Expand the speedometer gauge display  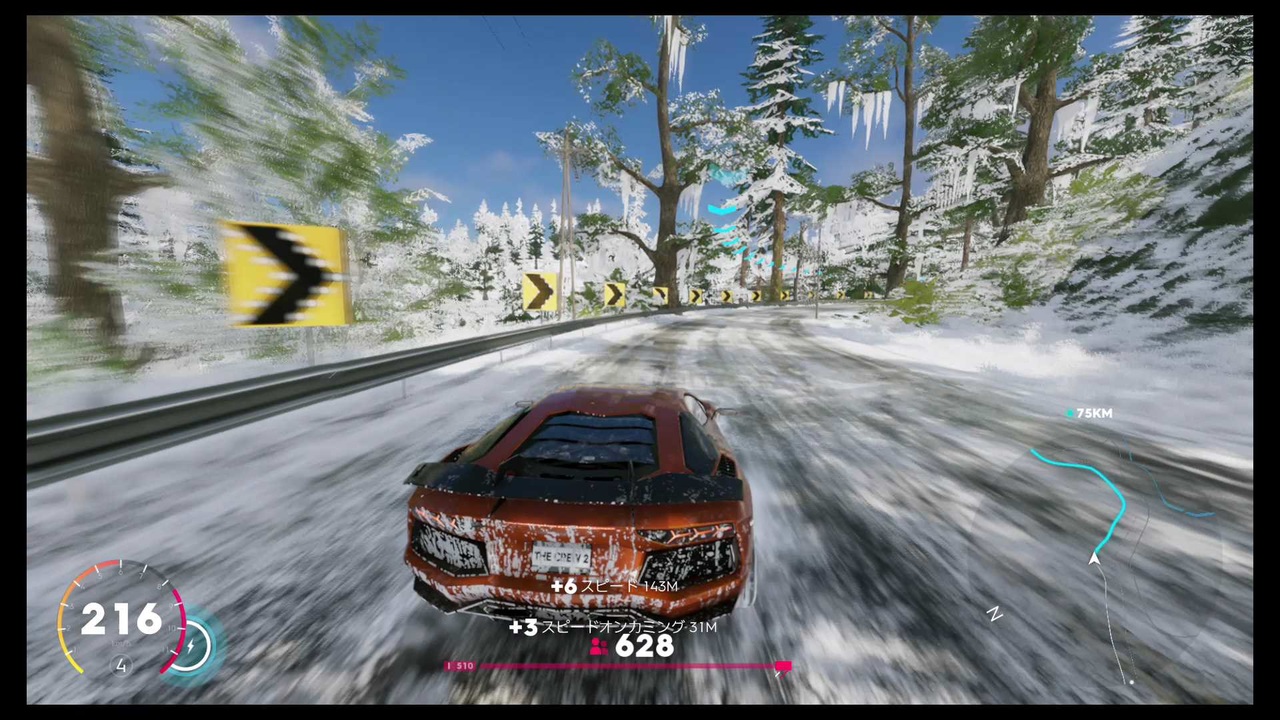(x=120, y=620)
